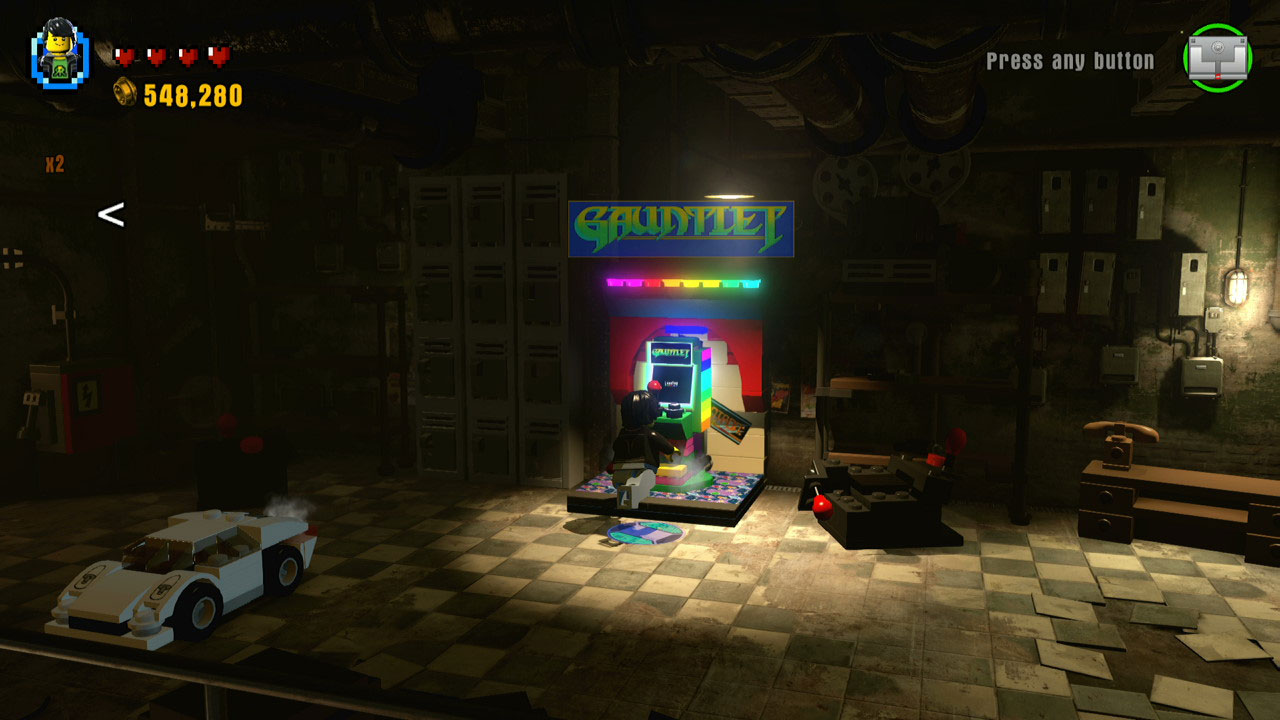This screenshot has height=720, width=1280.
Task: Click the first red heart icon
Action: tap(126, 57)
